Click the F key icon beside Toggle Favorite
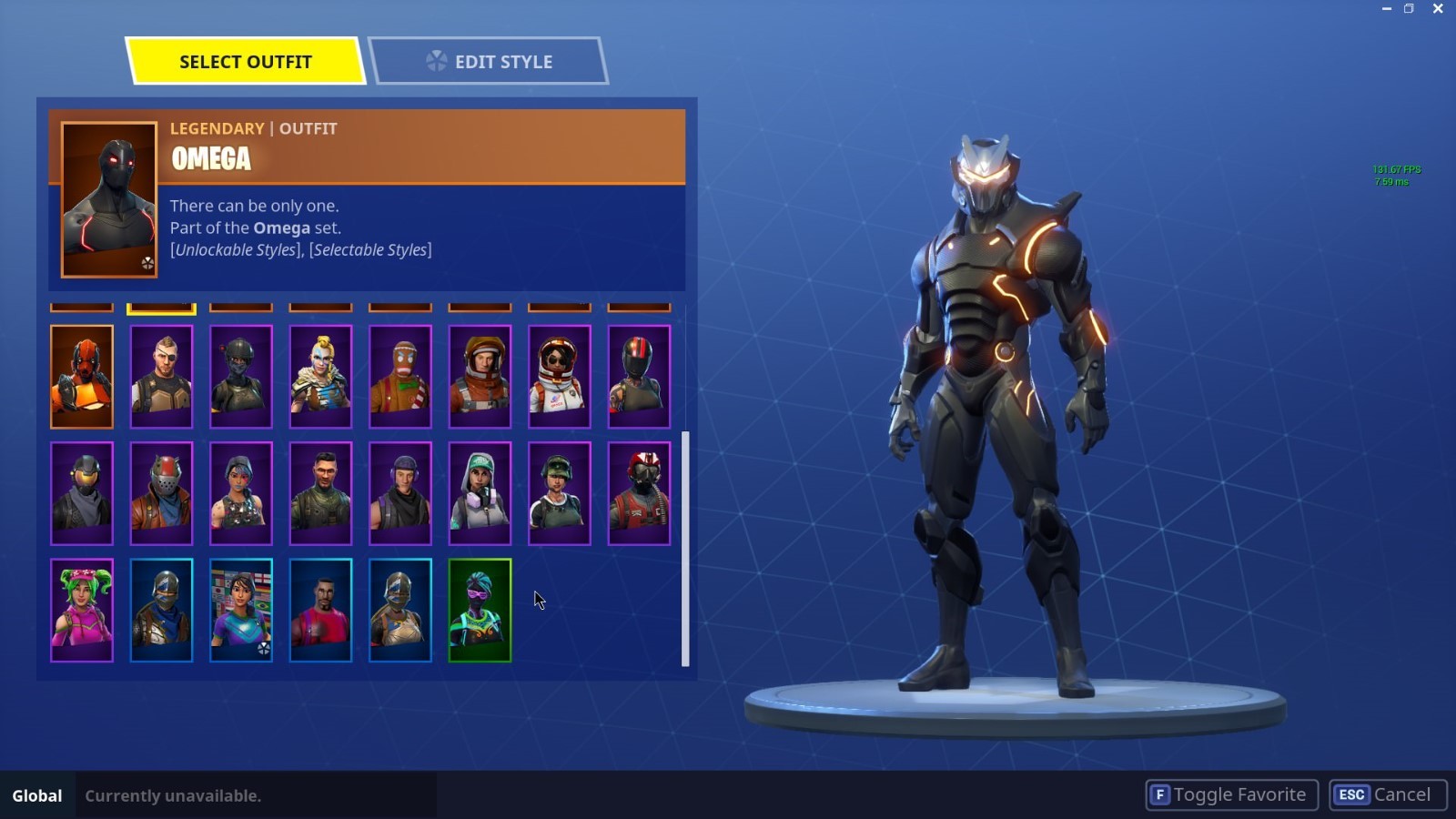Screen dimensions: 1456x819 click(x=1159, y=794)
